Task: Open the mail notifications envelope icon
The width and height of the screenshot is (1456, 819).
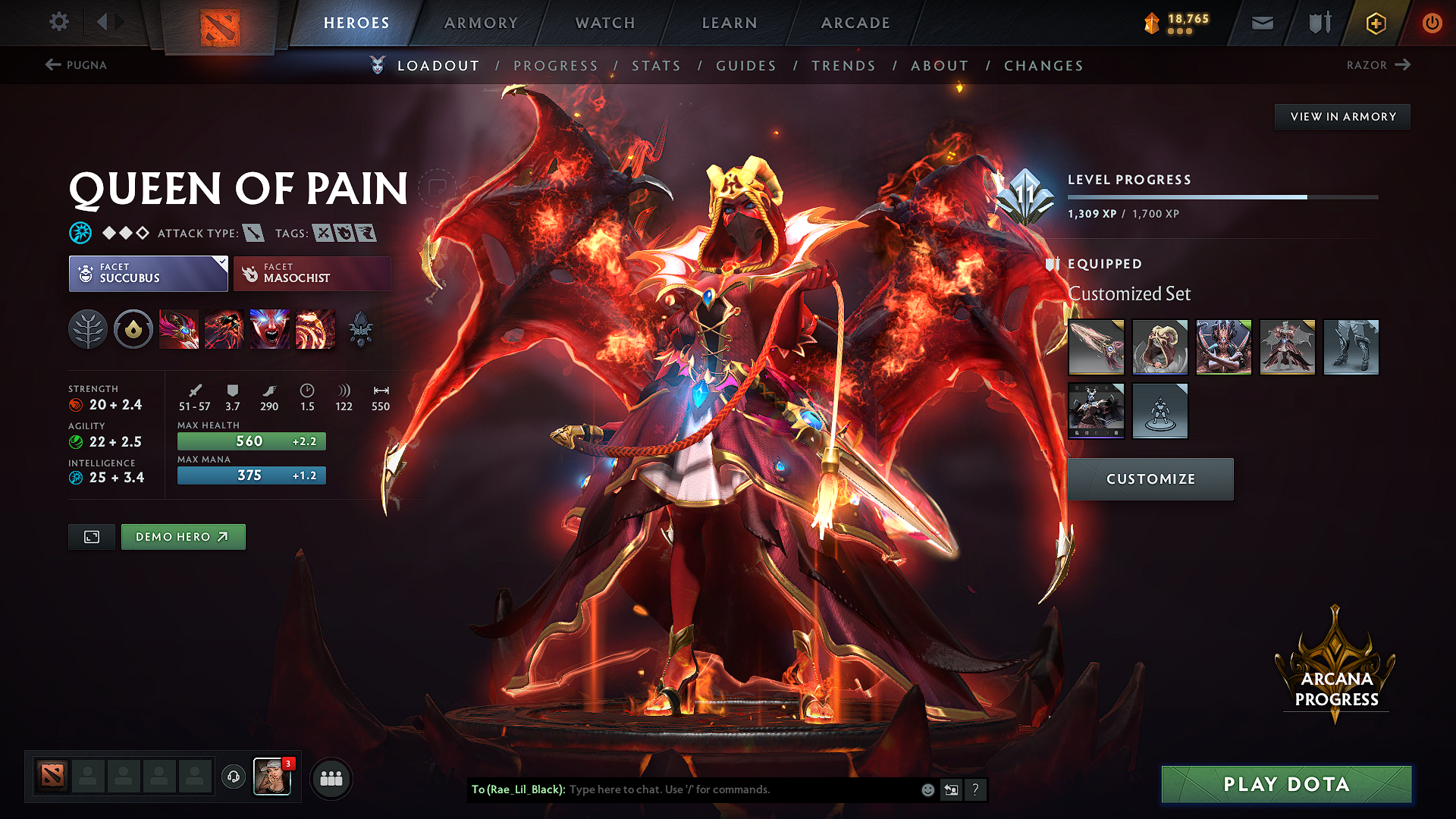Action: (x=1262, y=23)
